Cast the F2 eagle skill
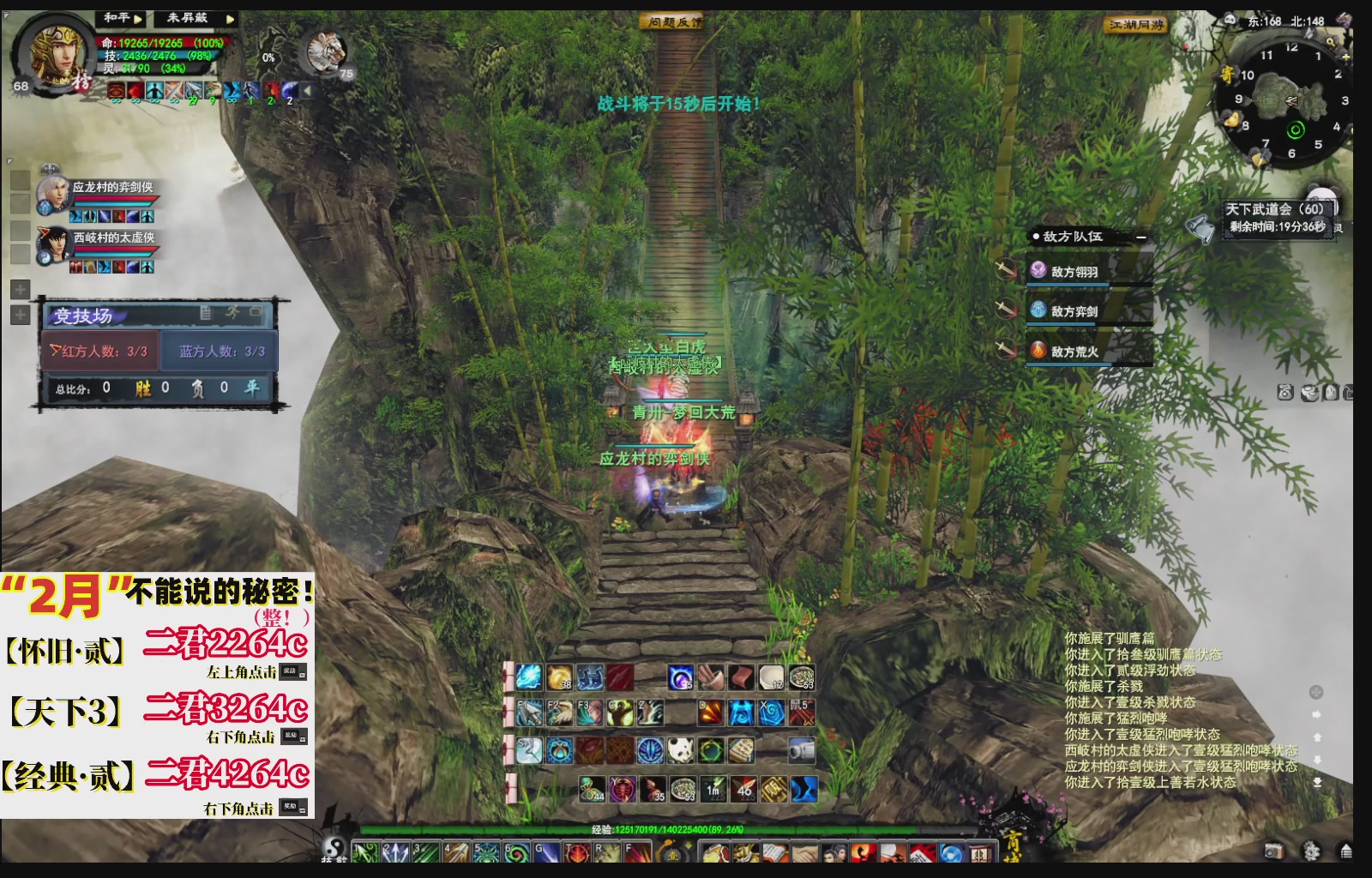Image resolution: width=1372 pixels, height=878 pixels. click(558, 713)
